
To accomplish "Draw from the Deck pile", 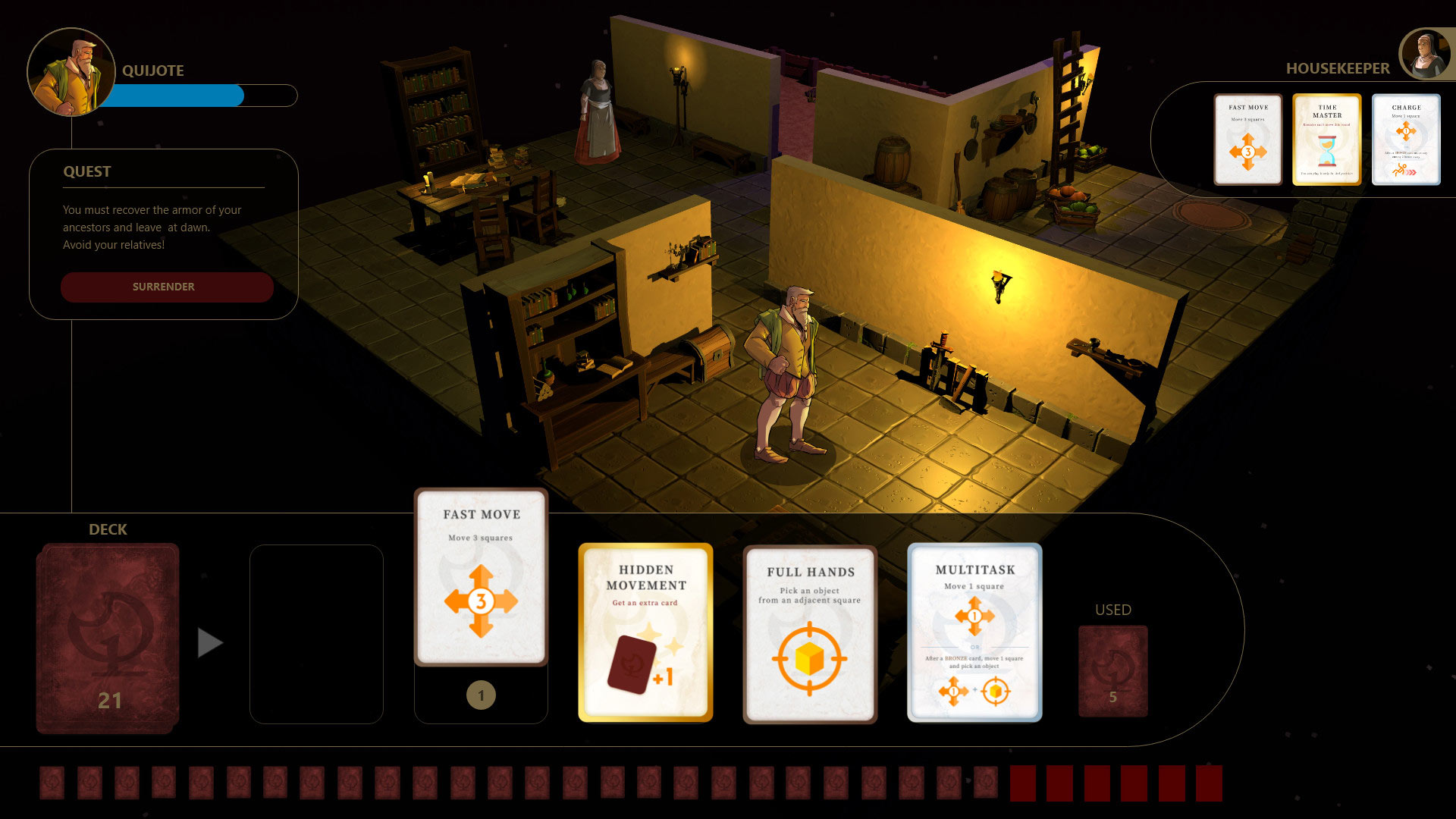I will click(x=108, y=638).
